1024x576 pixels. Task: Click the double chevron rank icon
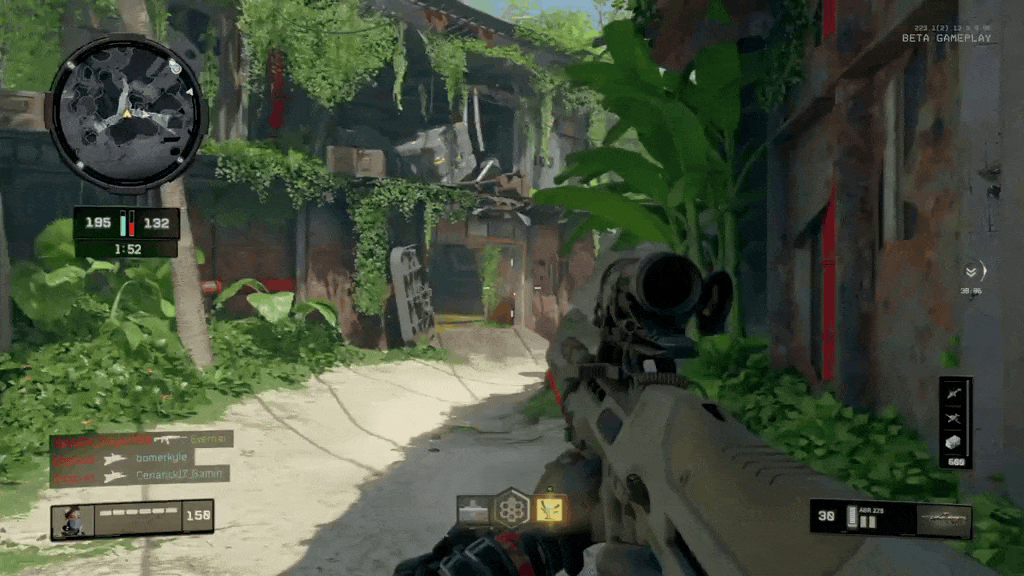971,270
